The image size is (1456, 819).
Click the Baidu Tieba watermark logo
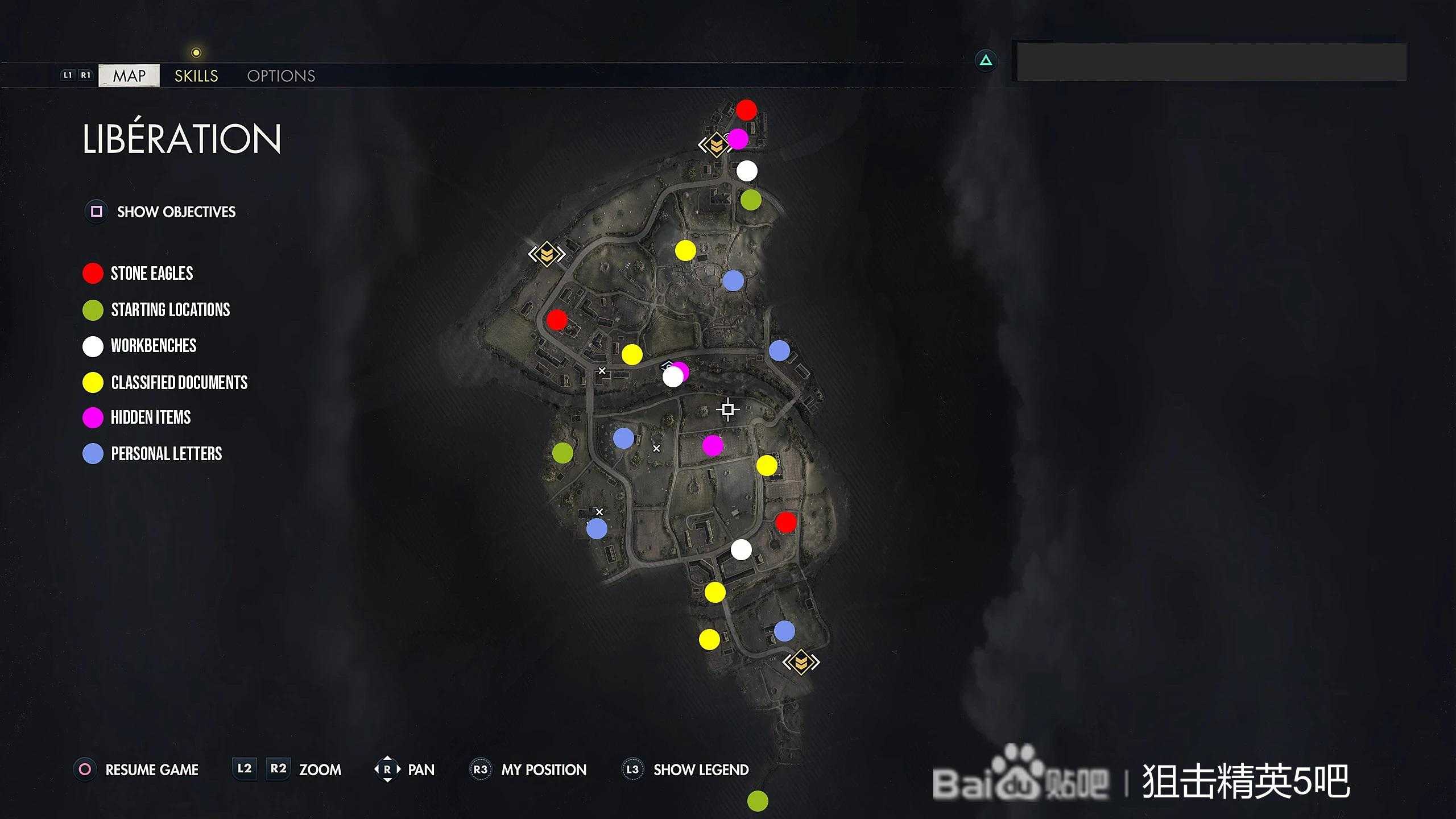pyautogui.click(x=1020, y=780)
